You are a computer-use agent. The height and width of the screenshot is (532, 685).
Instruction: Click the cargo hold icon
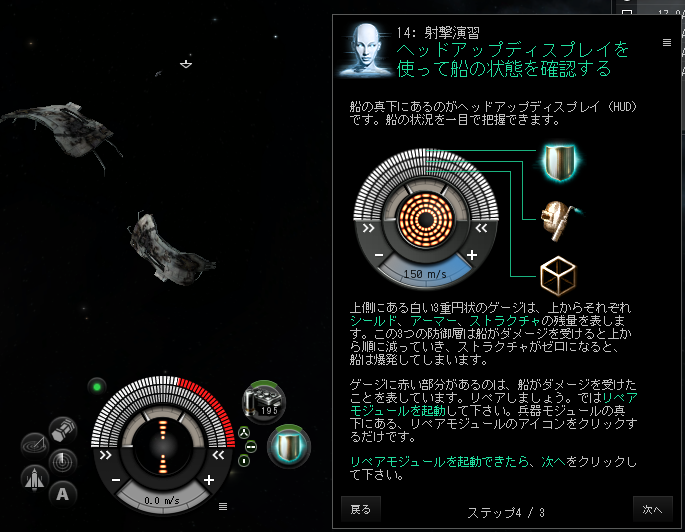pyautogui.click(x=62, y=430)
